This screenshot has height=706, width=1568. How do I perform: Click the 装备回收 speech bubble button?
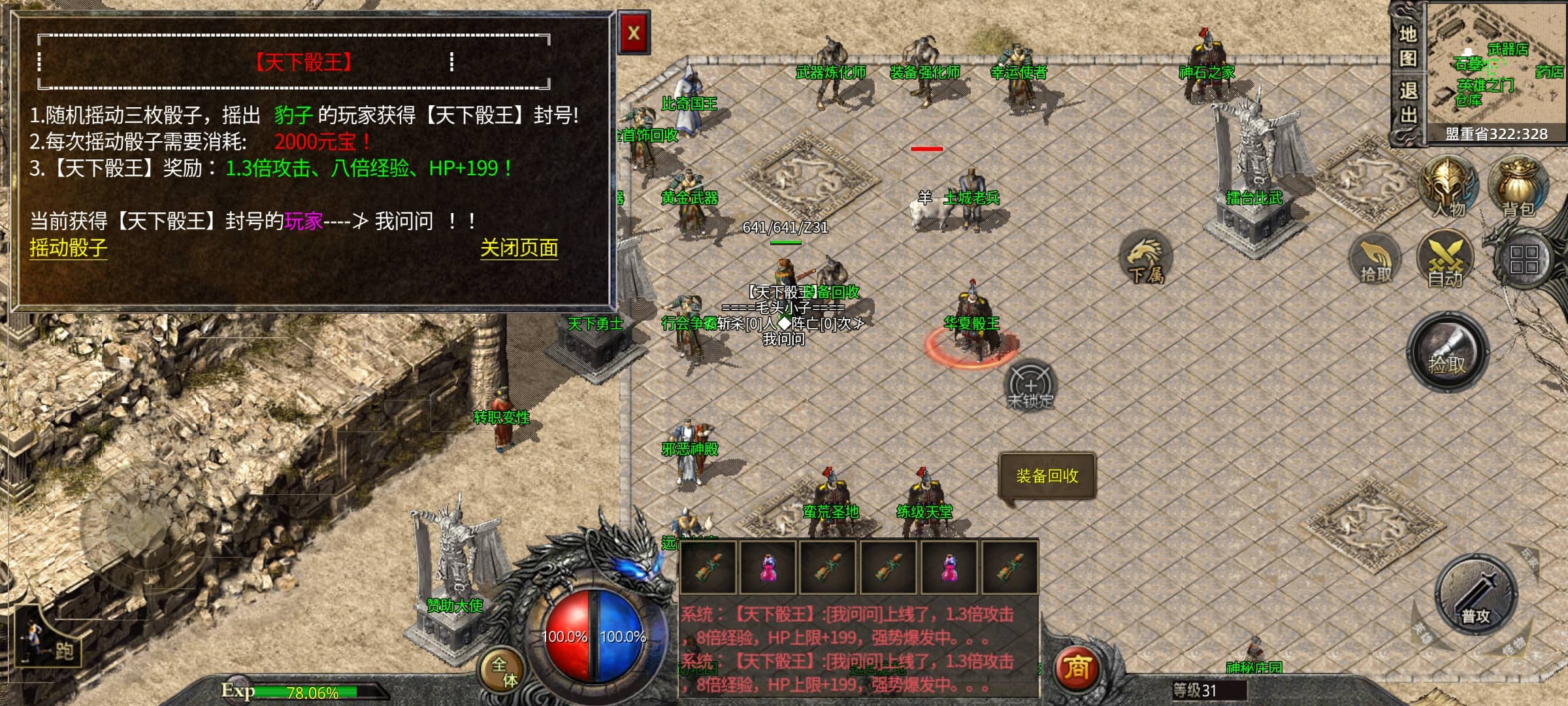(x=1047, y=476)
